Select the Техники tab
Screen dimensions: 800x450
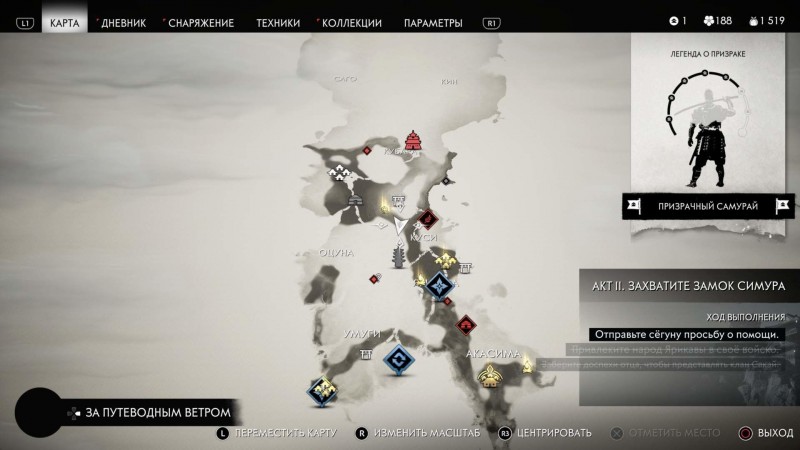pyautogui.click(x=278, y=22)
